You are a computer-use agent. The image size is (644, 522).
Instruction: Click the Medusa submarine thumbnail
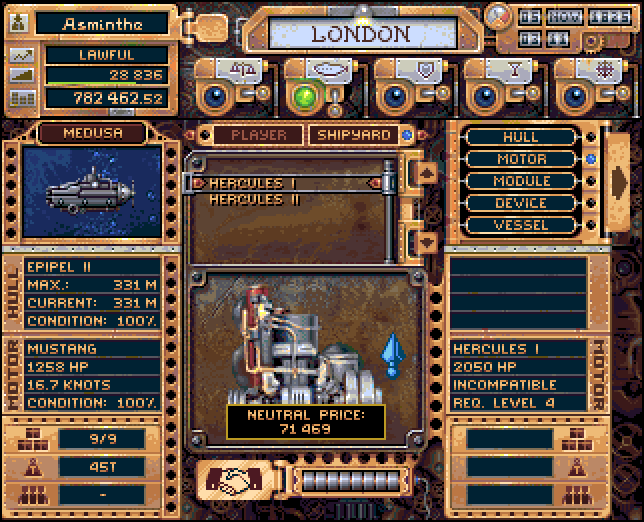92,191
